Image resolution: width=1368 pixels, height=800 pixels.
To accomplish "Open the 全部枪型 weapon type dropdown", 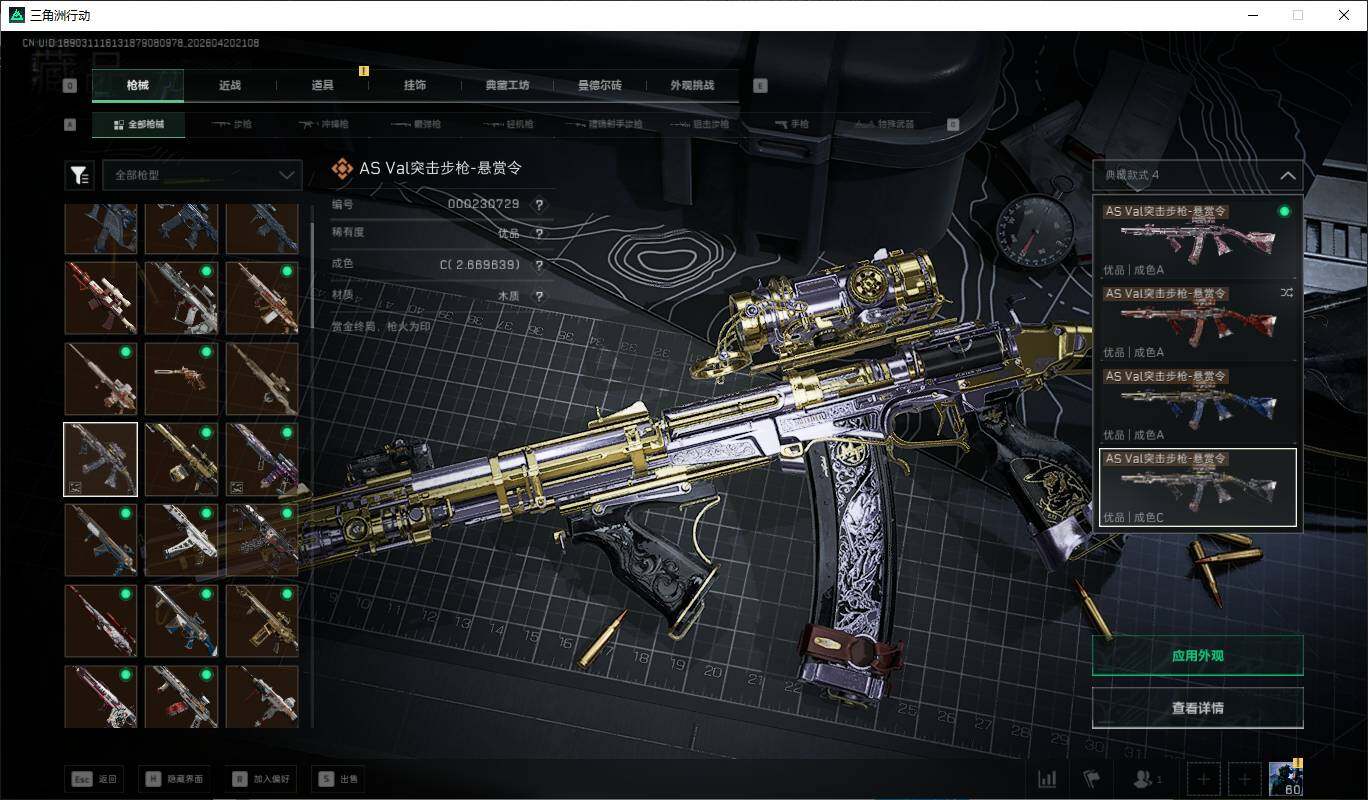I will pyautogui.click(x=202, y=175).
